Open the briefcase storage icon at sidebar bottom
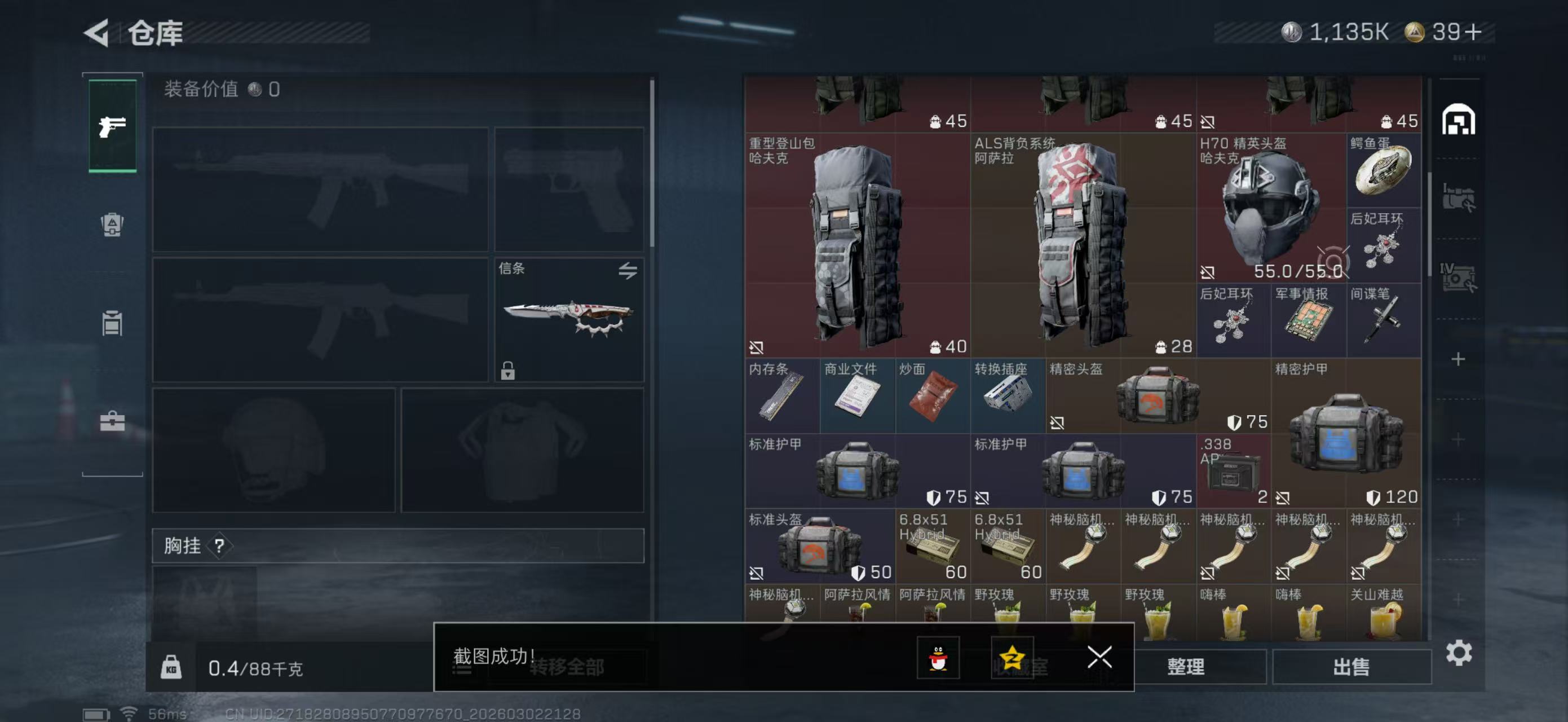The width and height of the screenshot is (1568, 722). 112,419
